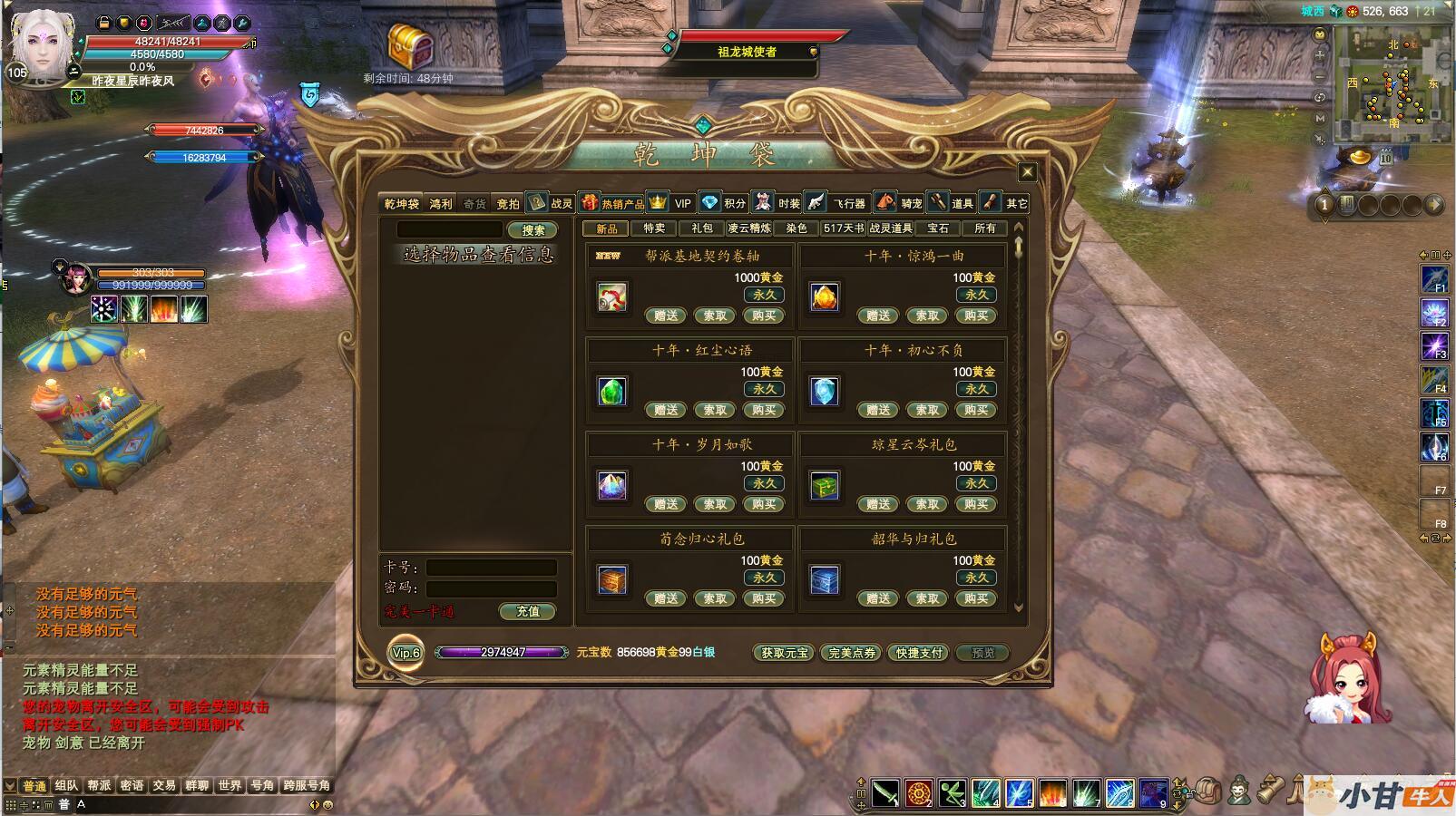This screenshot has height=816, width=1456.
Task: Click the 搜索 search button
Action: pyautogui.click(x=533, y=230)
